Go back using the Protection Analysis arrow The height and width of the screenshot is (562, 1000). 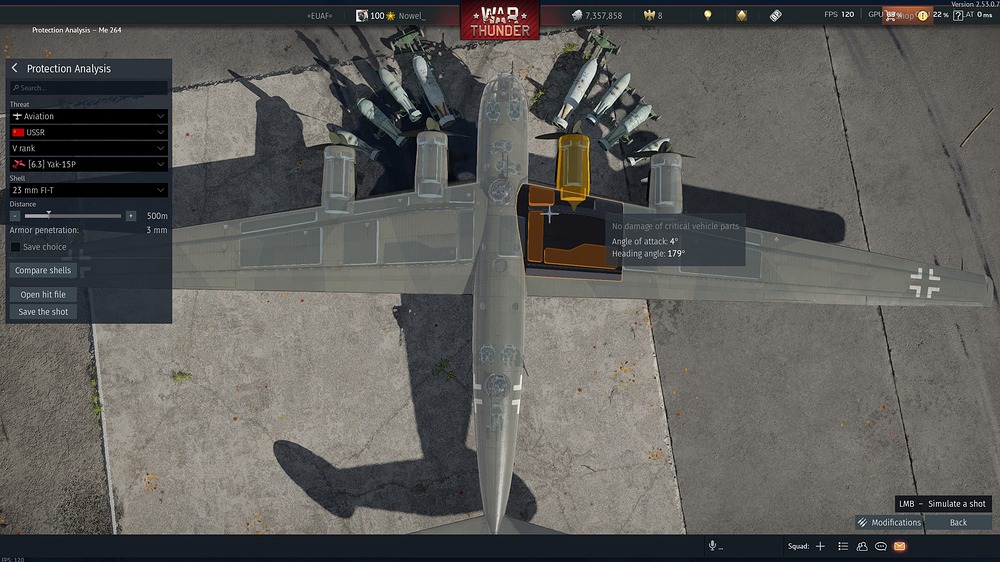point(15,68)
